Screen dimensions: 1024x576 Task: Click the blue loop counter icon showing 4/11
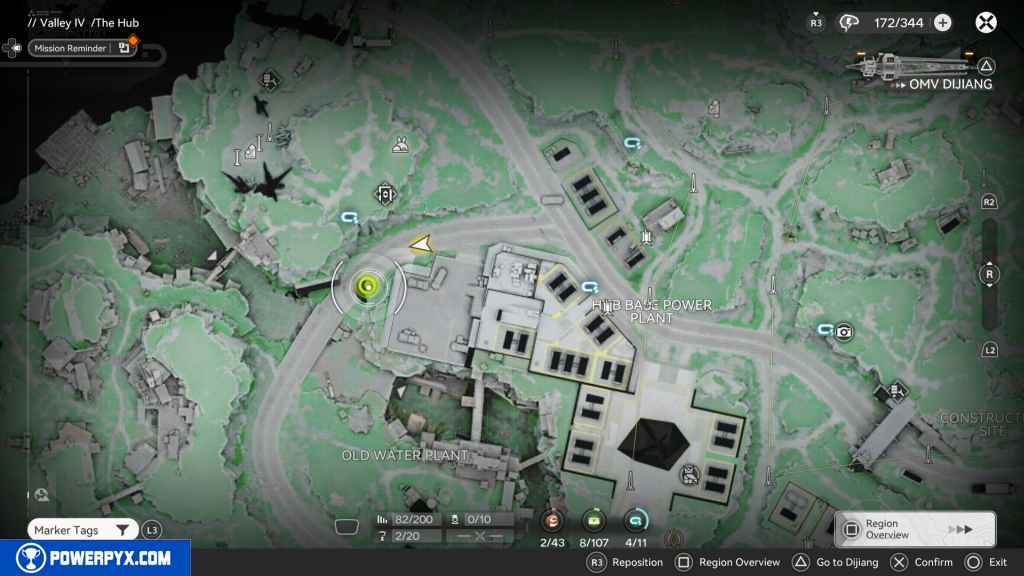pyautogui.click(x=636, y=521)
